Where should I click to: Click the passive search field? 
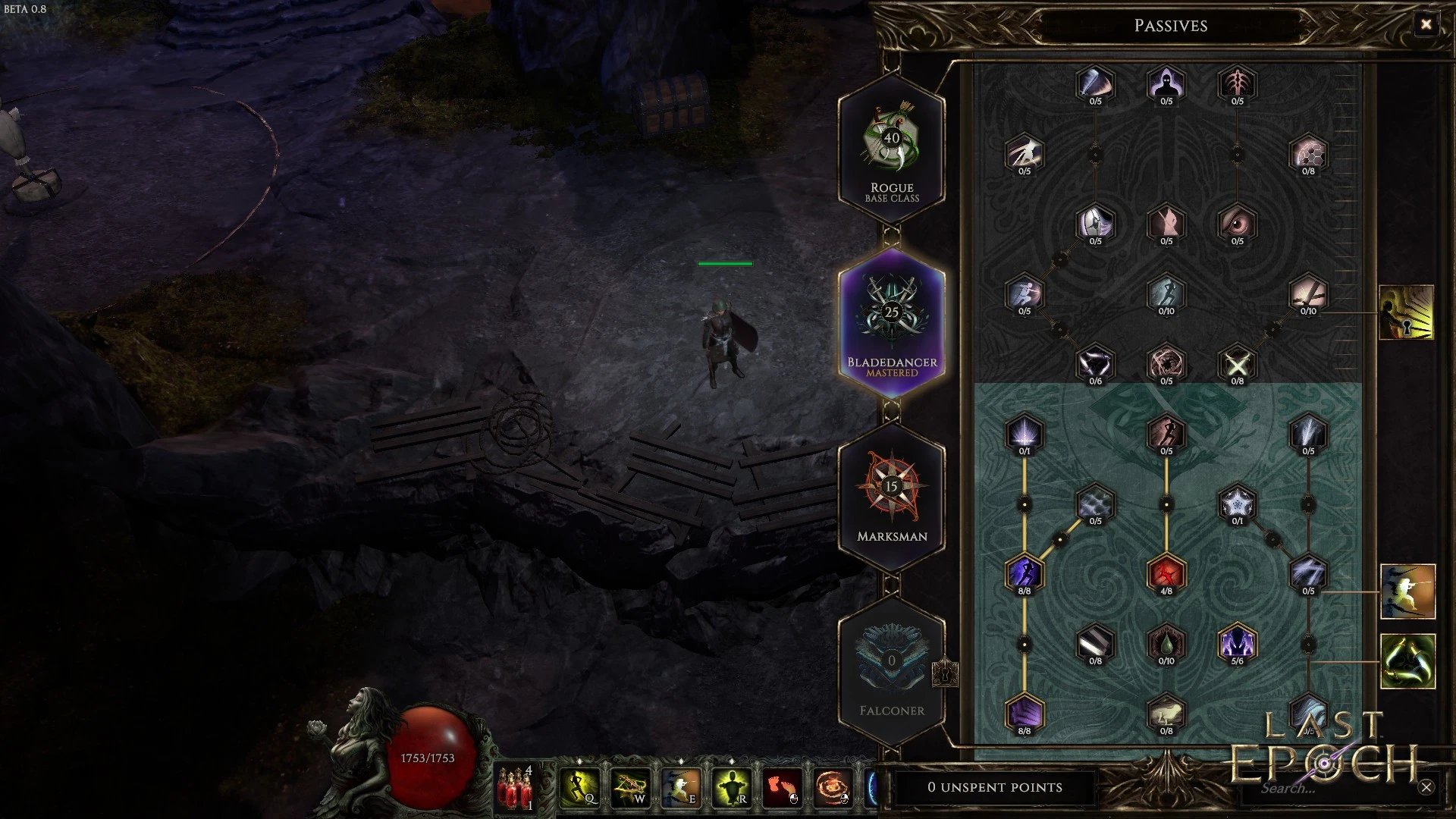pyautogui.click(x=1327, y=788)
